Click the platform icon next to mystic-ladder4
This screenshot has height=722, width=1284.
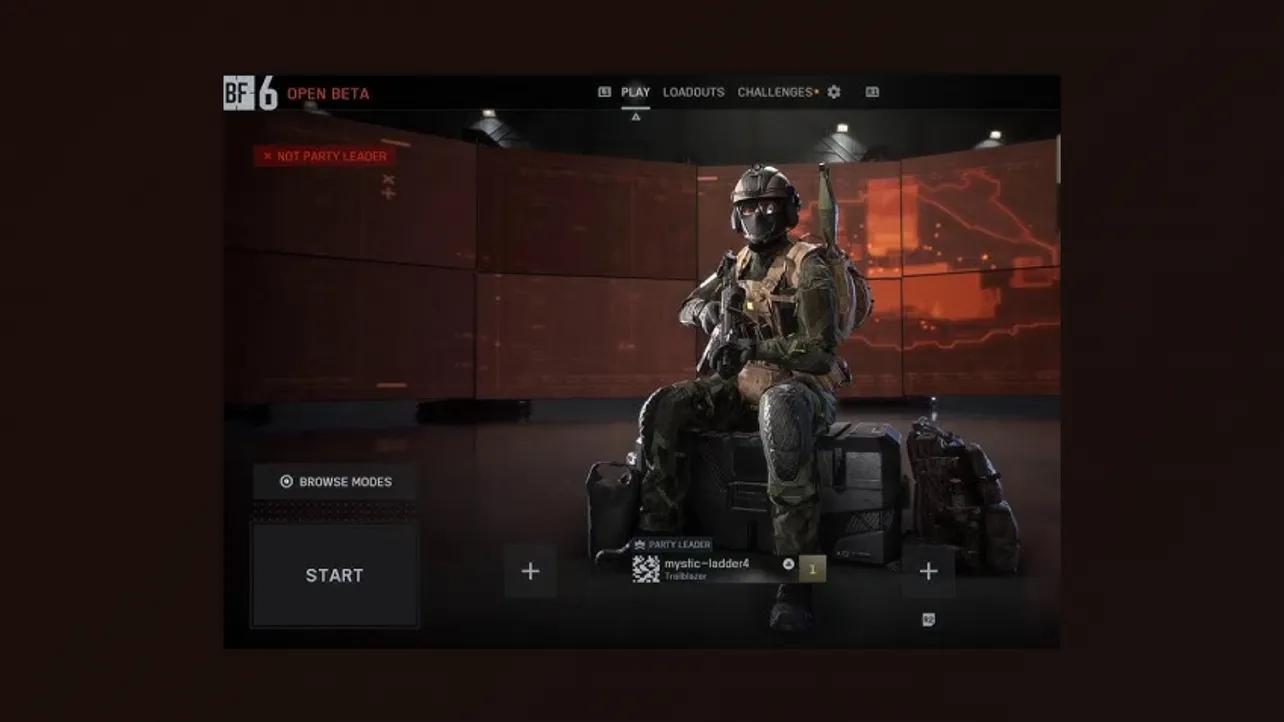pyautogui.click(x=789, y=563)
